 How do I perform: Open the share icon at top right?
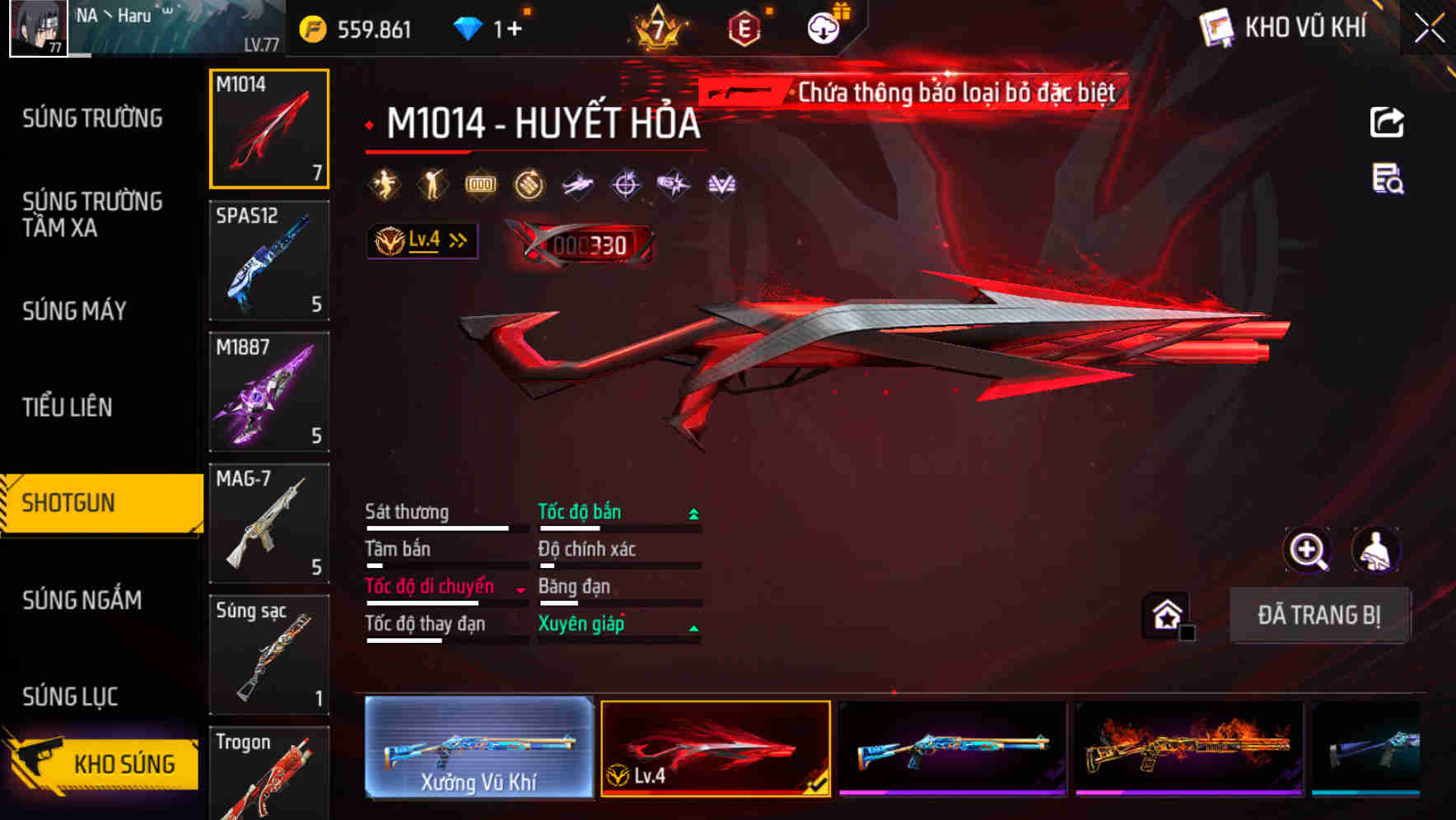[x=1387, y=122]
